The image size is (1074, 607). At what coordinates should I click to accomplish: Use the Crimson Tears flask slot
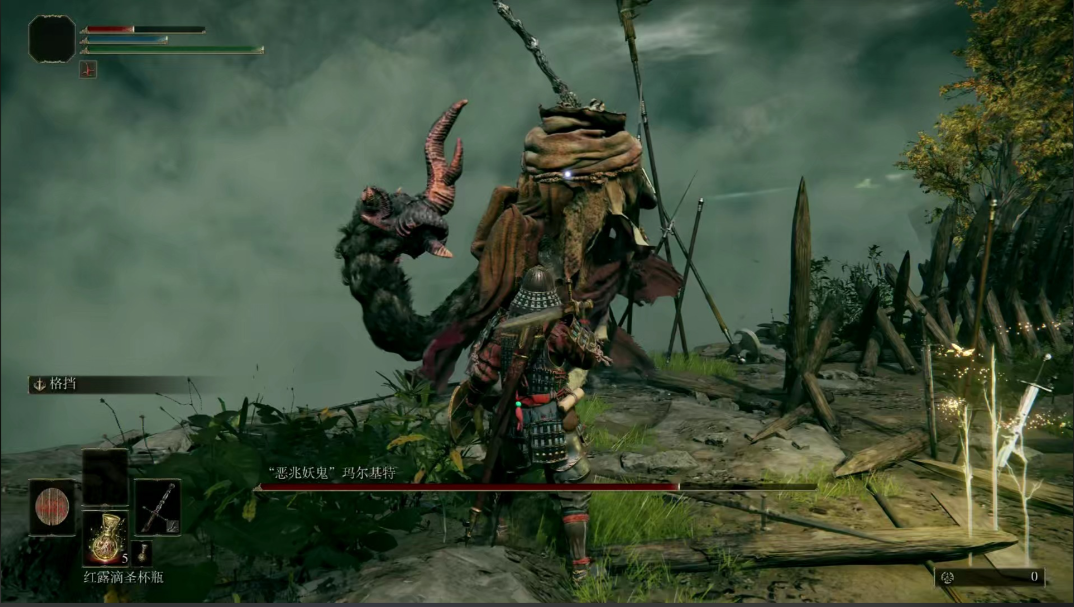click(104, 538)
